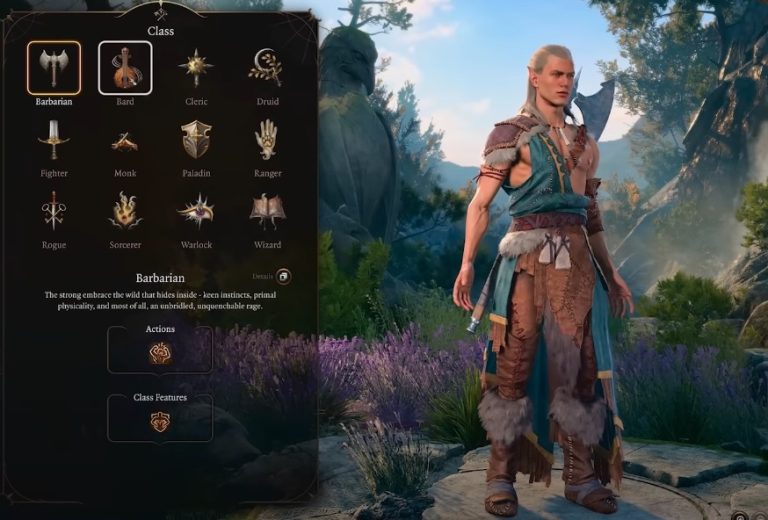Select the Druid class icon
The image size is (768, 520).
(267, 68)
